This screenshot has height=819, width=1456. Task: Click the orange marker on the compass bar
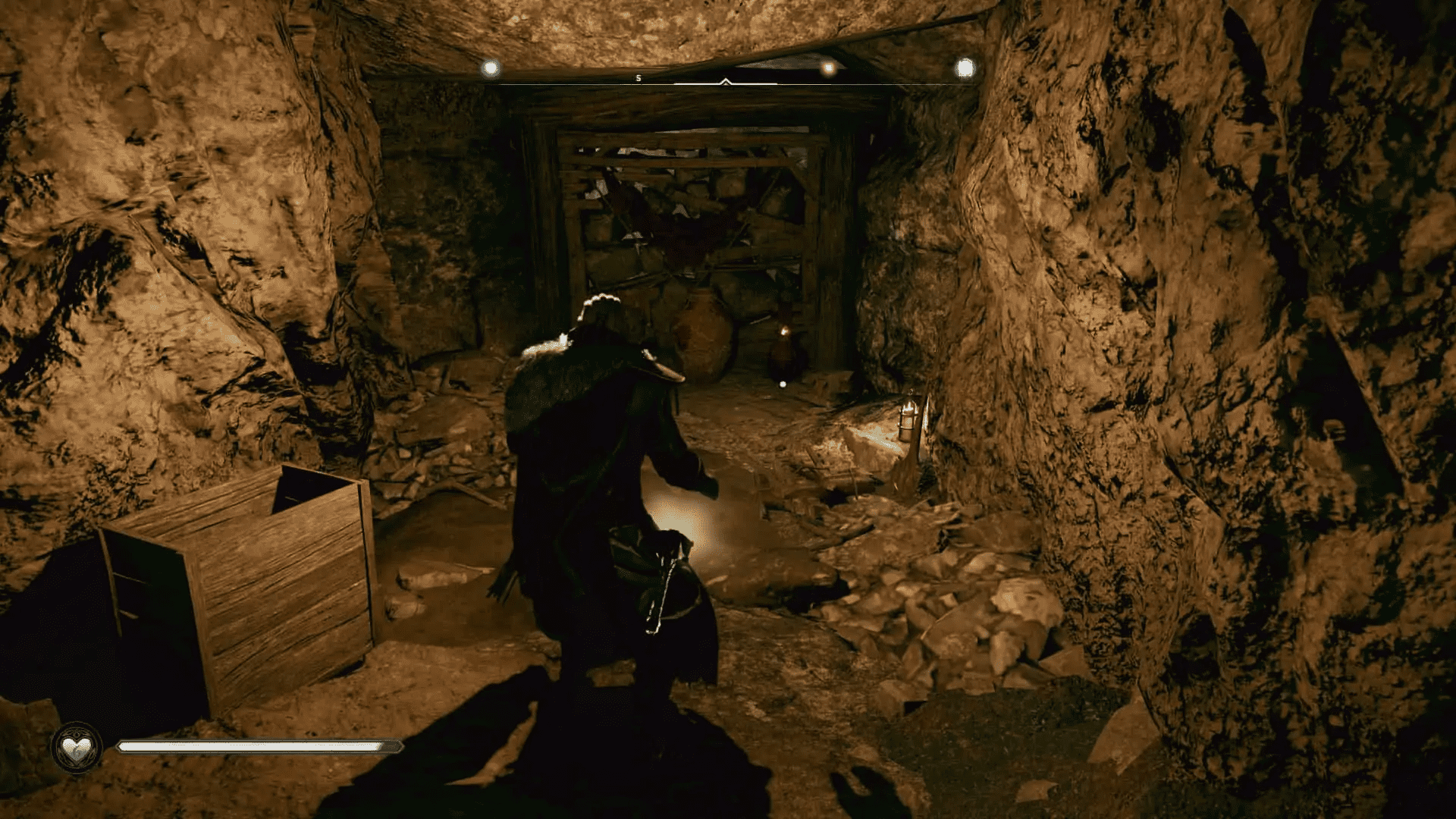tap(827, 68)
